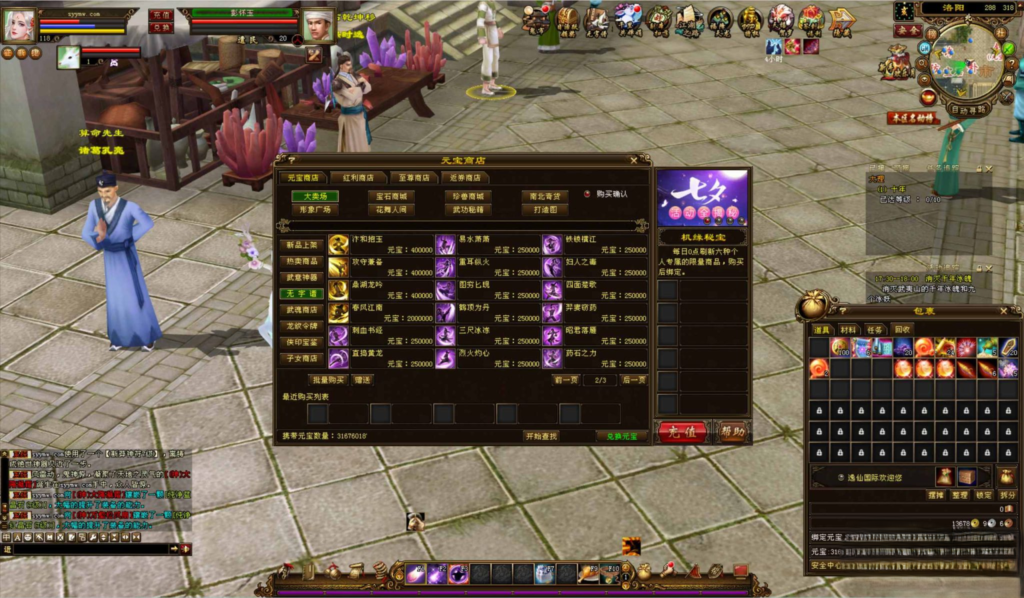
Task: Start search with 开始查找 button
Action: click(x=542, y=436)
